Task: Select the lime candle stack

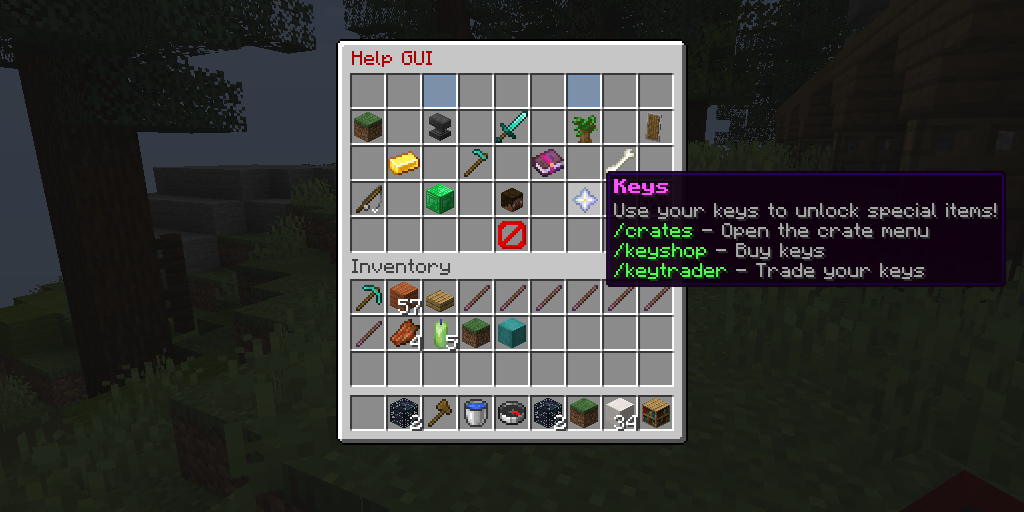Action: click(x=440, y=333)
